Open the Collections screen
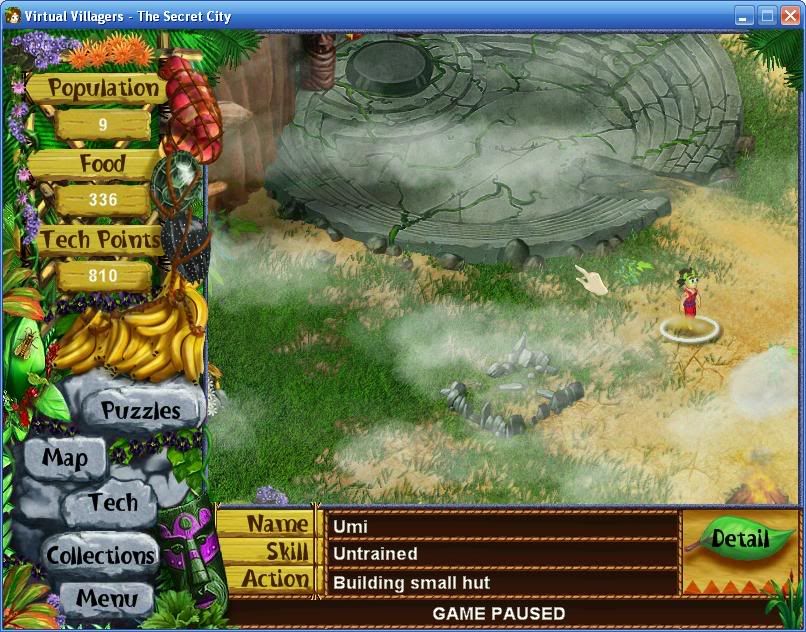The height and width of the screenshot is (632, 806). pos(101,555)
